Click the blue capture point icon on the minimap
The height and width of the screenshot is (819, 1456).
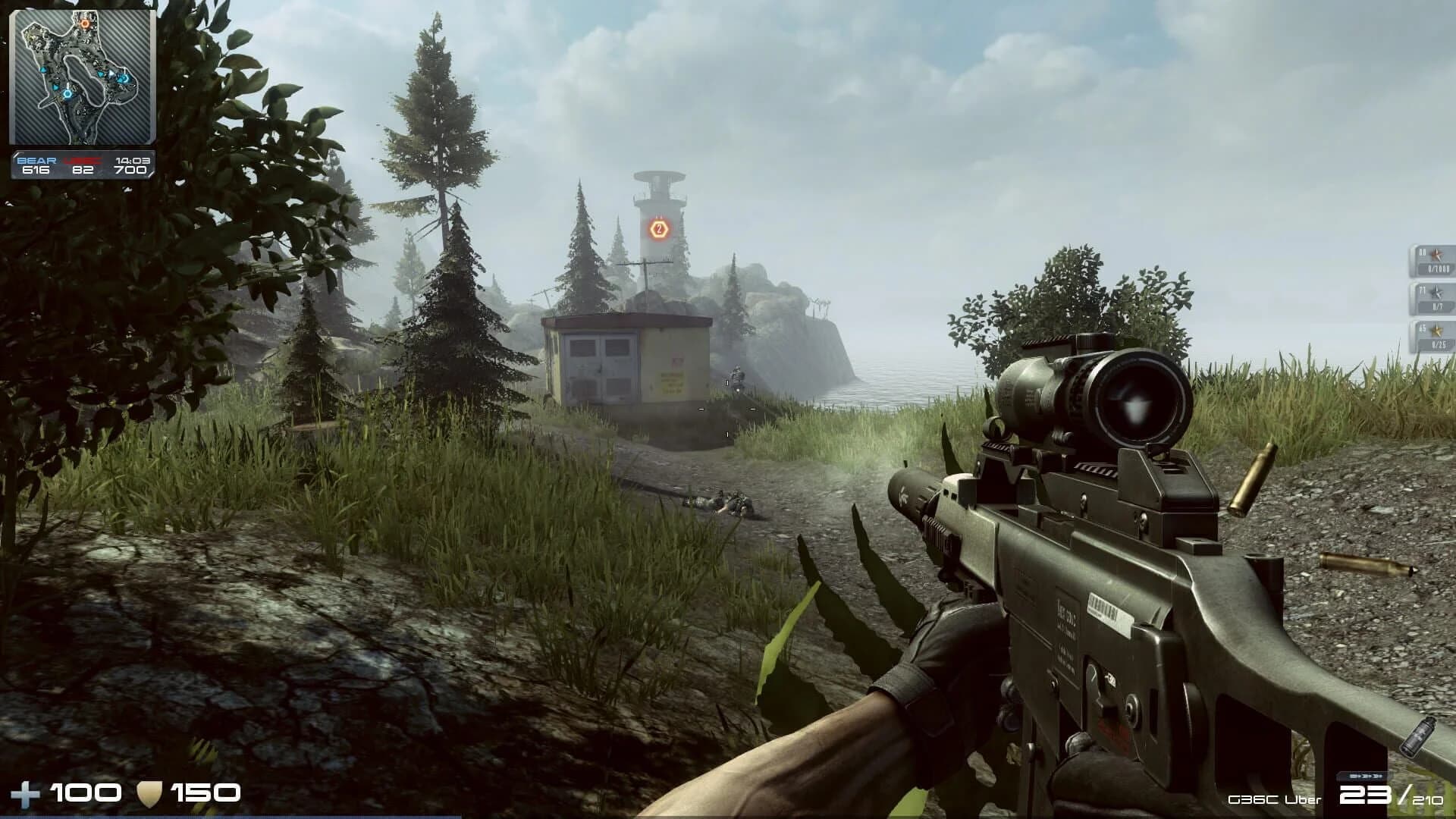pyautogui.click(x=67, y=95)
